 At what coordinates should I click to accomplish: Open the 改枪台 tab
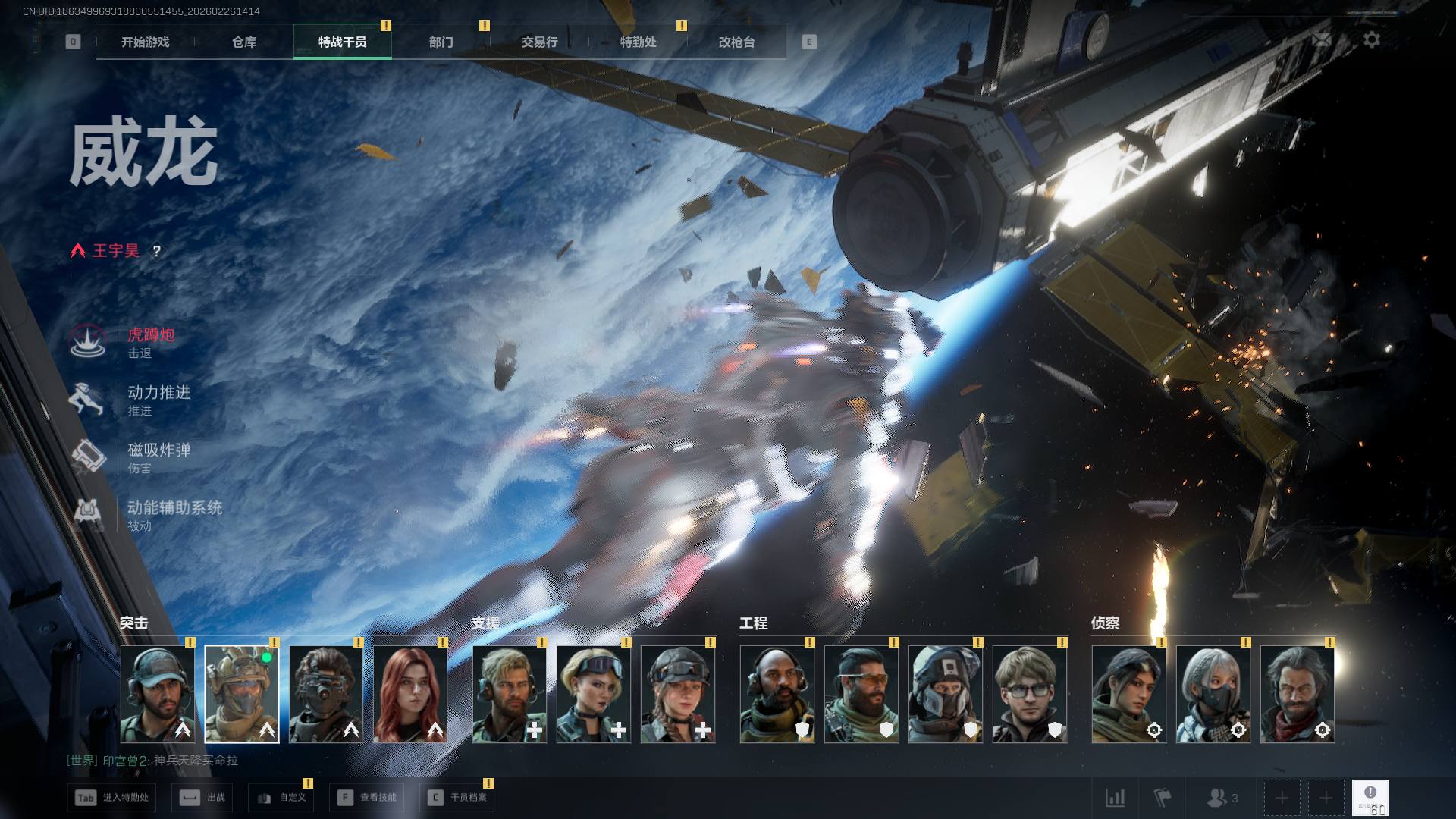[x=736, y=42]
